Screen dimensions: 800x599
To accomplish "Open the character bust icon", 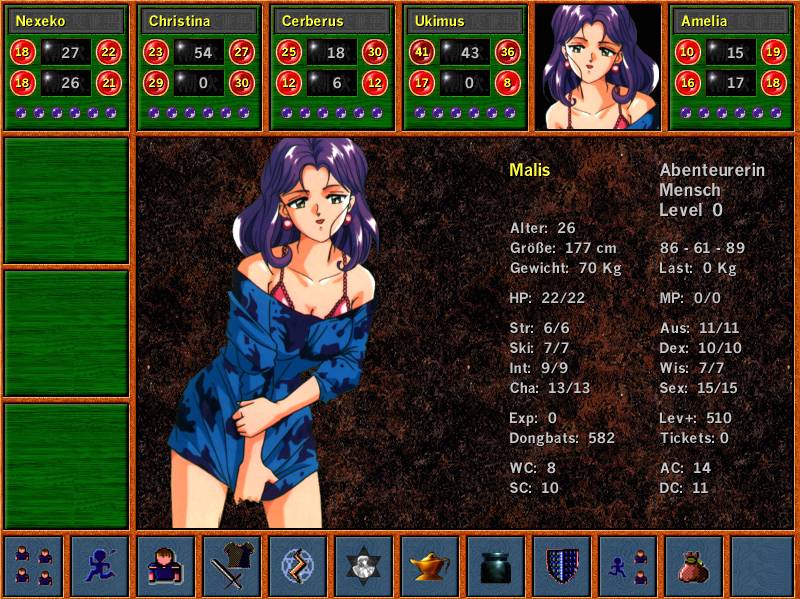I will click(165, 566).
